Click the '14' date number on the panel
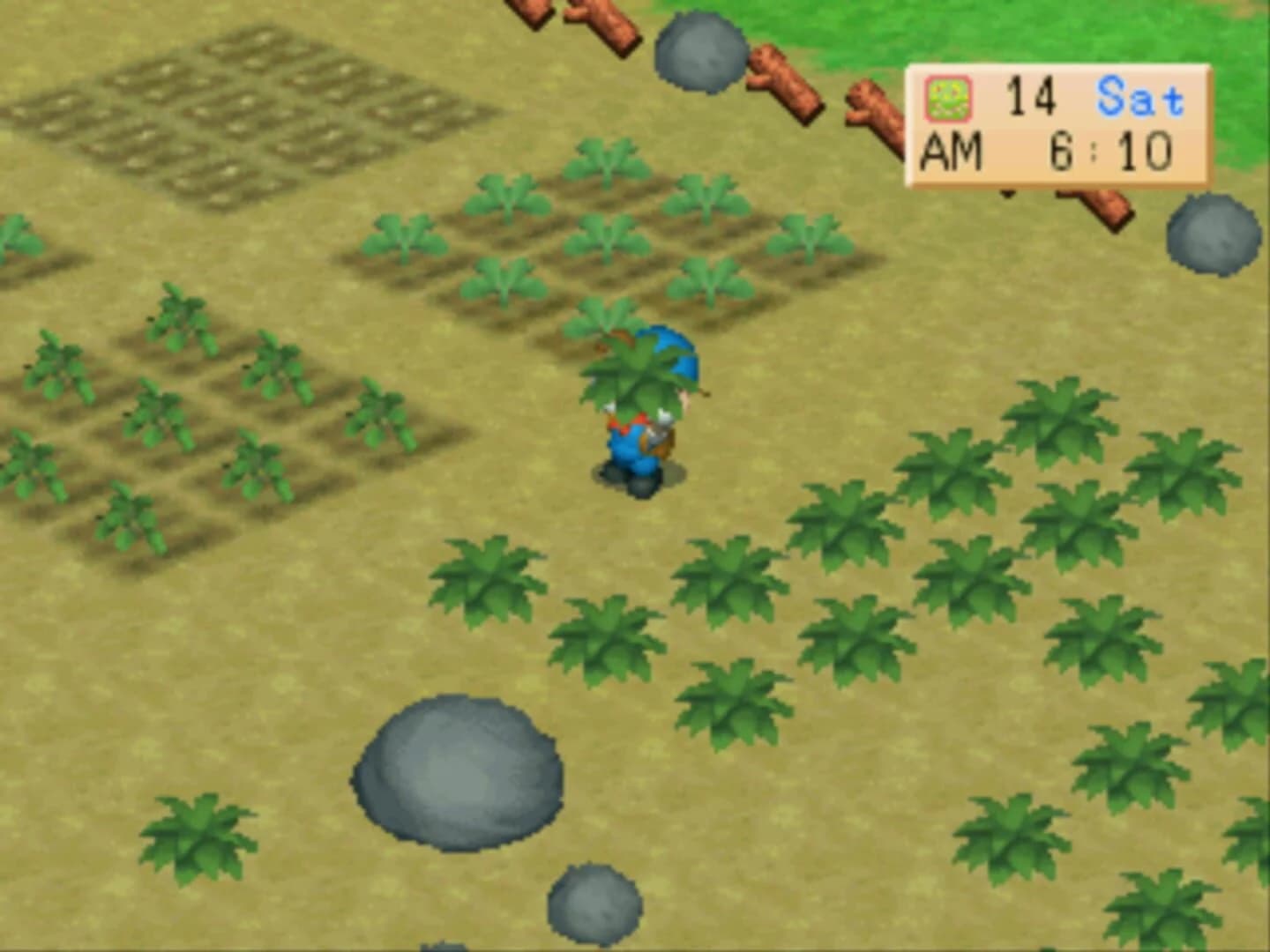 point(1032,97)
